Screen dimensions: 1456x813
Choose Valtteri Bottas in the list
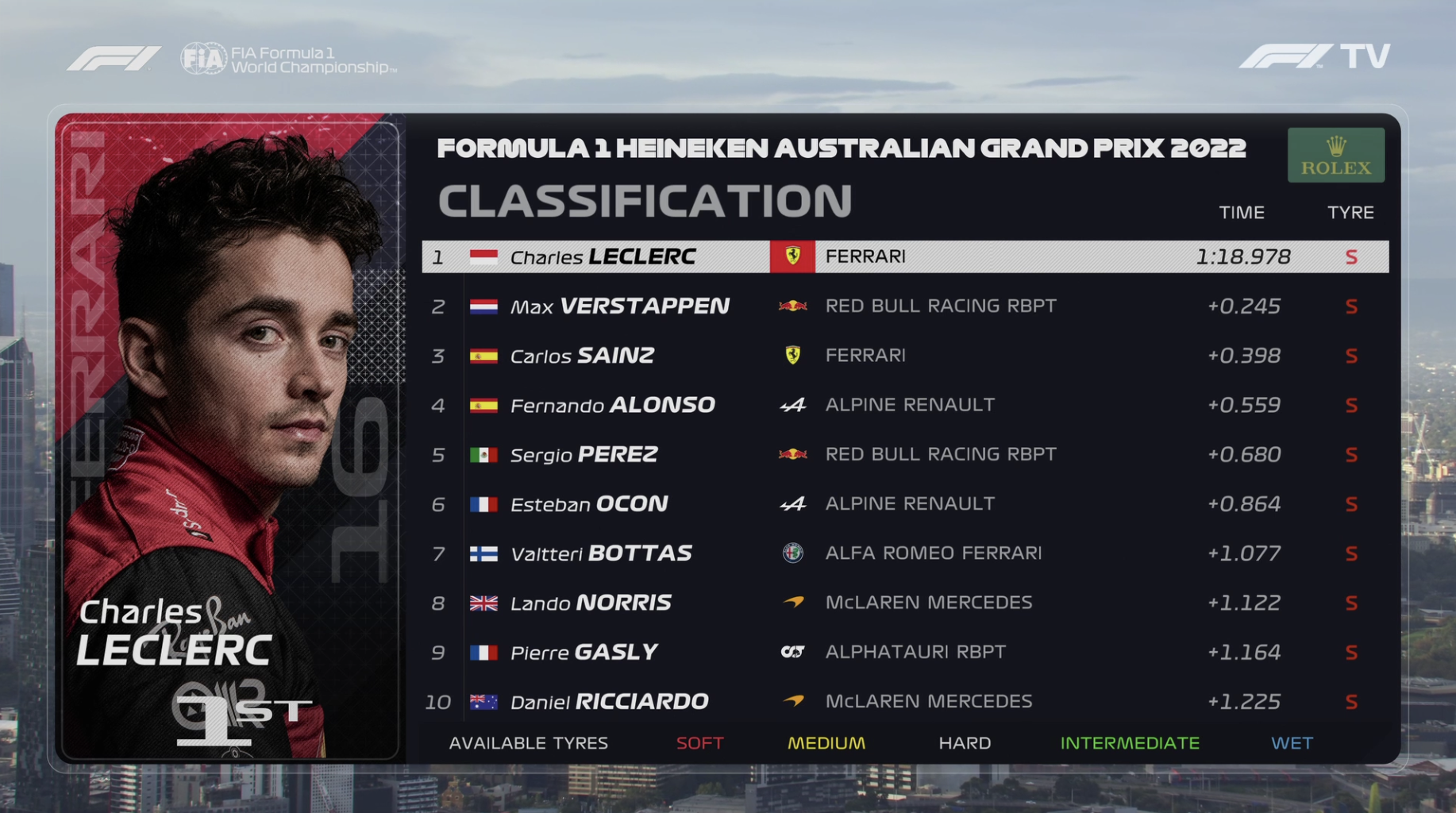(x=905, y=553)
